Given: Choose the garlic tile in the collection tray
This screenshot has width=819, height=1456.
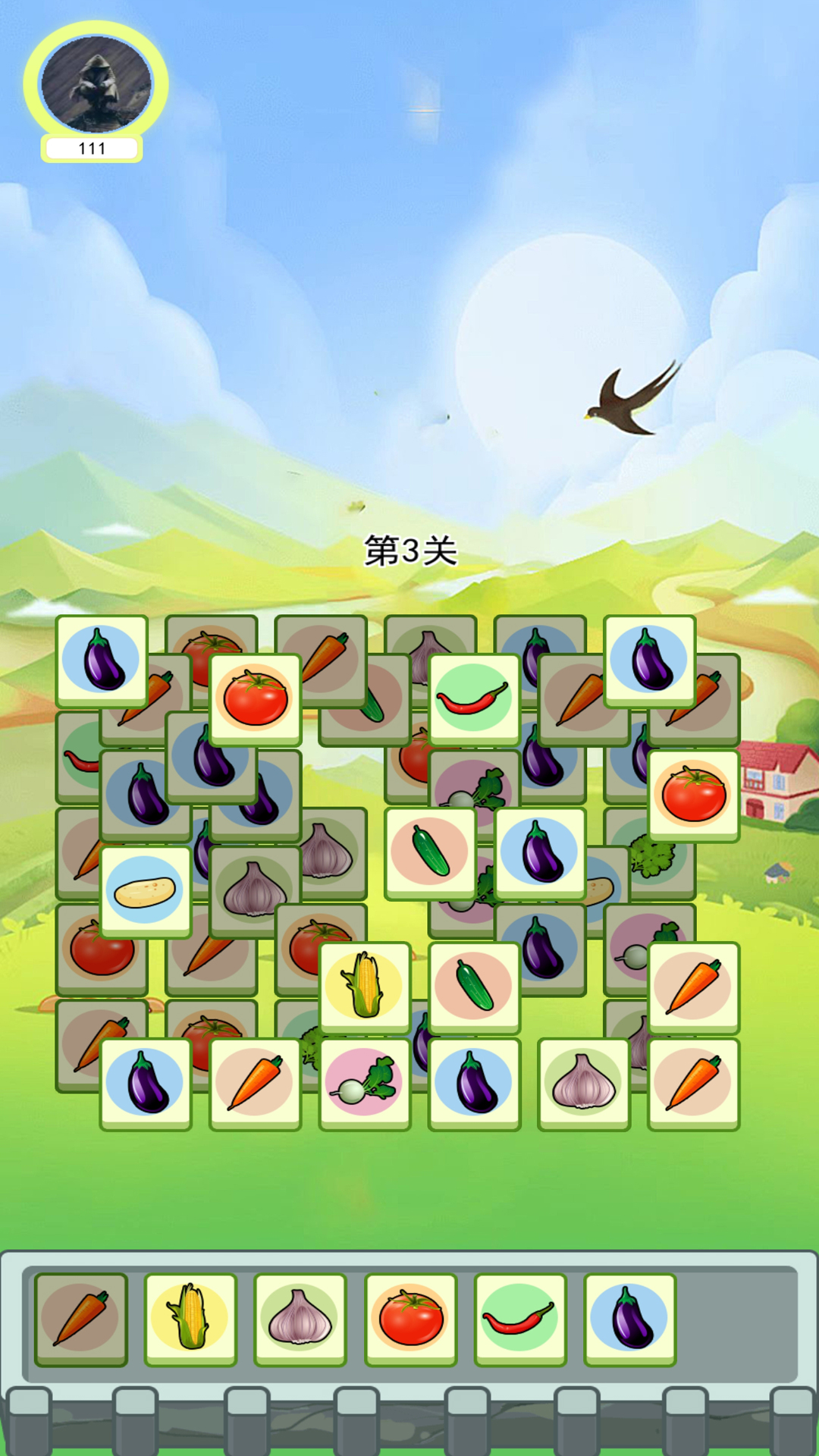Looking at the screenshot, I should pos(300,1319).
